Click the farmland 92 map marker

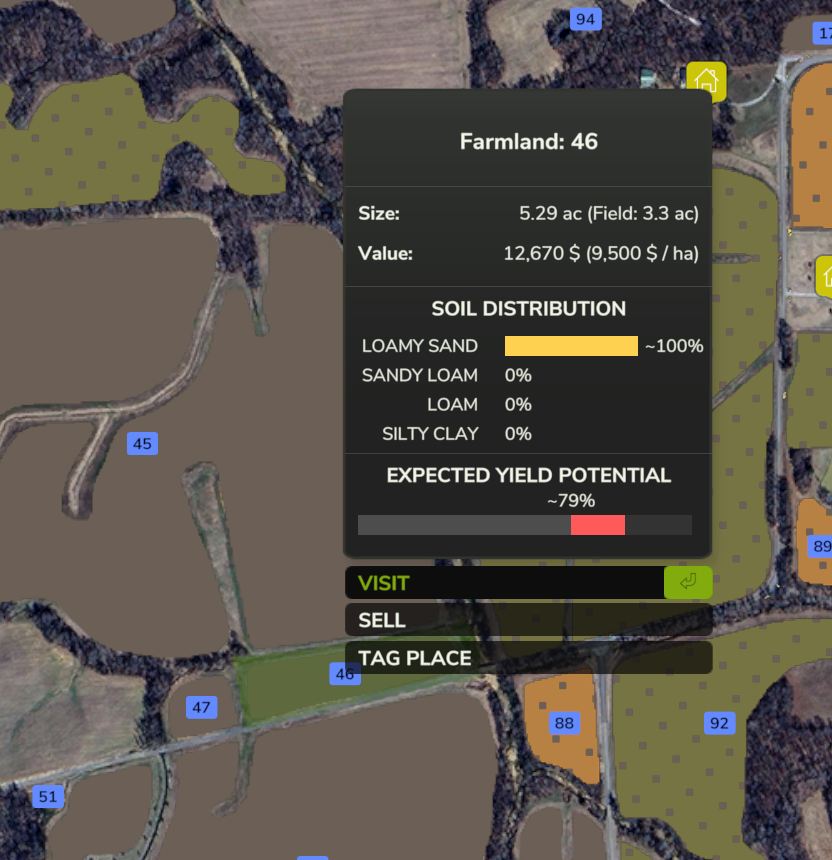click(719, 723)
